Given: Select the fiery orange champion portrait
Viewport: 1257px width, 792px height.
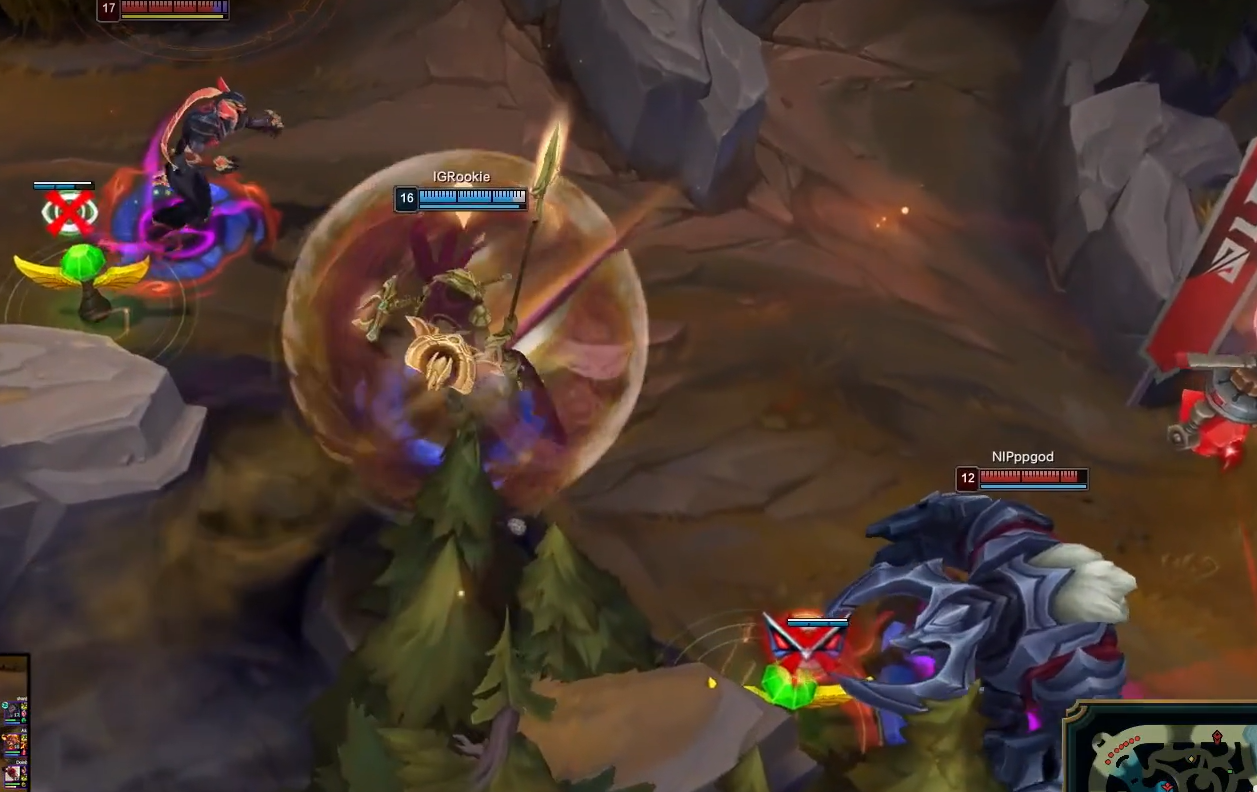Looking at the screenshot, I should [13, 742].
